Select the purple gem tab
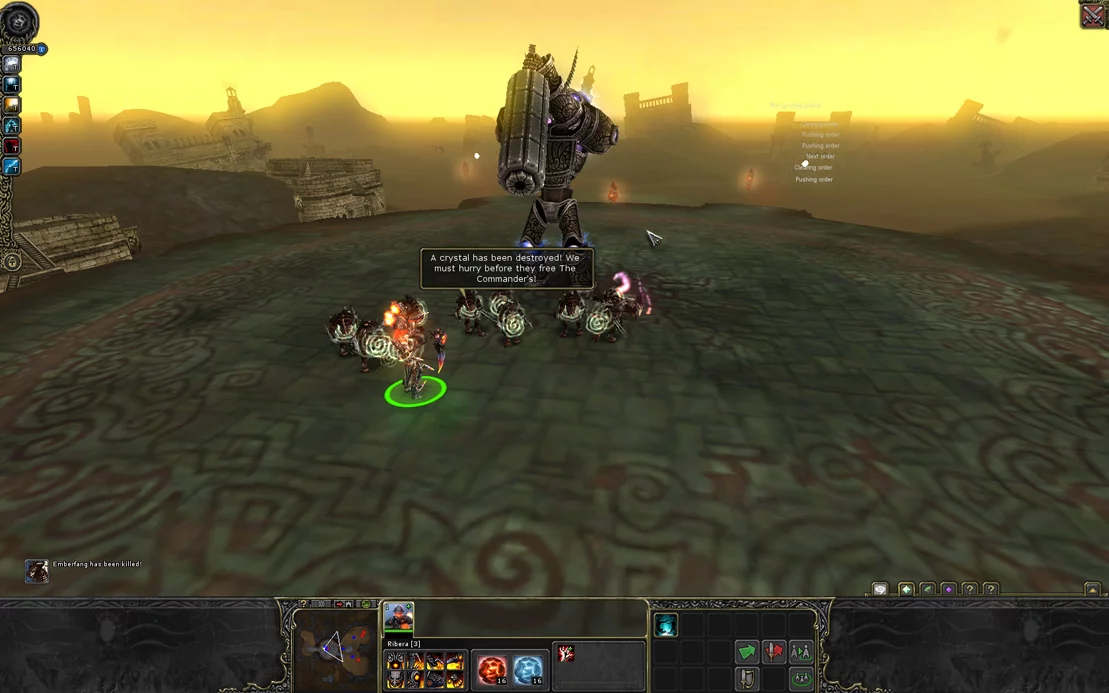The image size is (1109, 693). (x=949, y=590)
